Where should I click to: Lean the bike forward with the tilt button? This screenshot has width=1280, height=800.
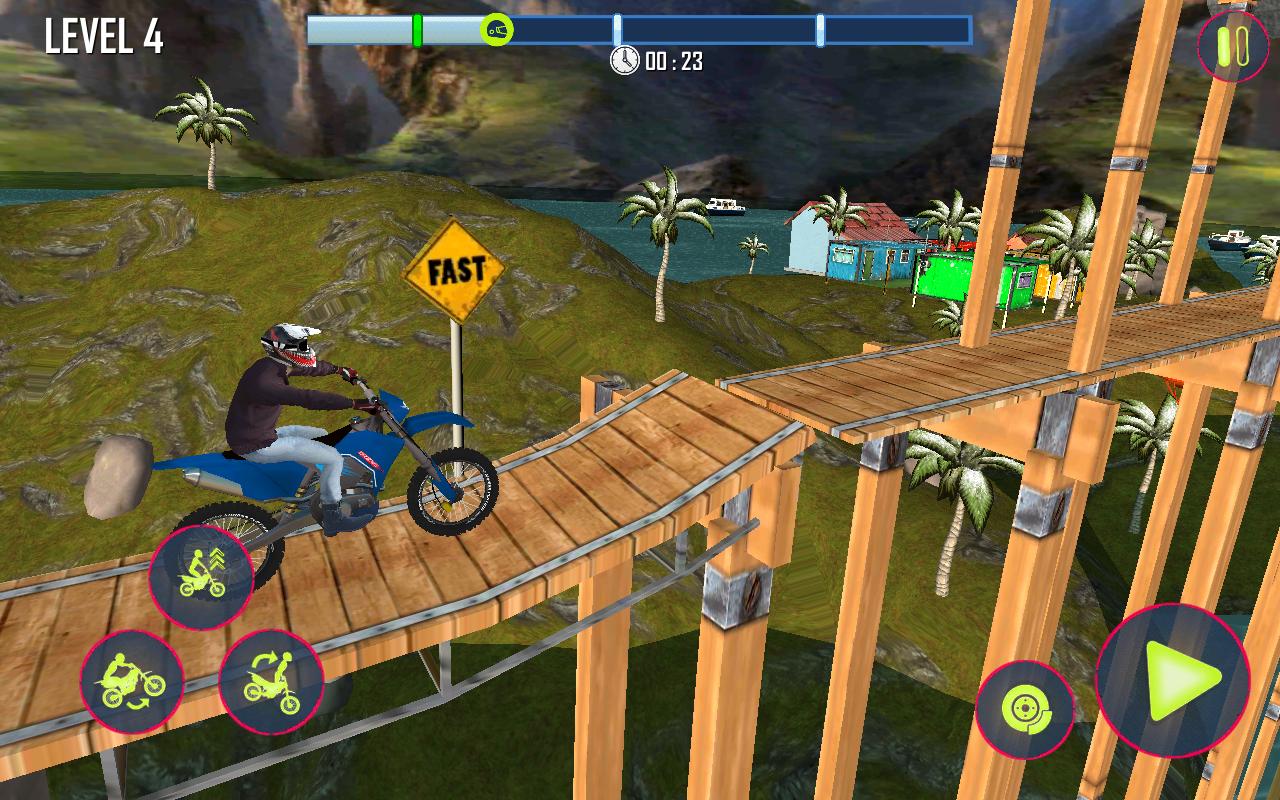270,682
